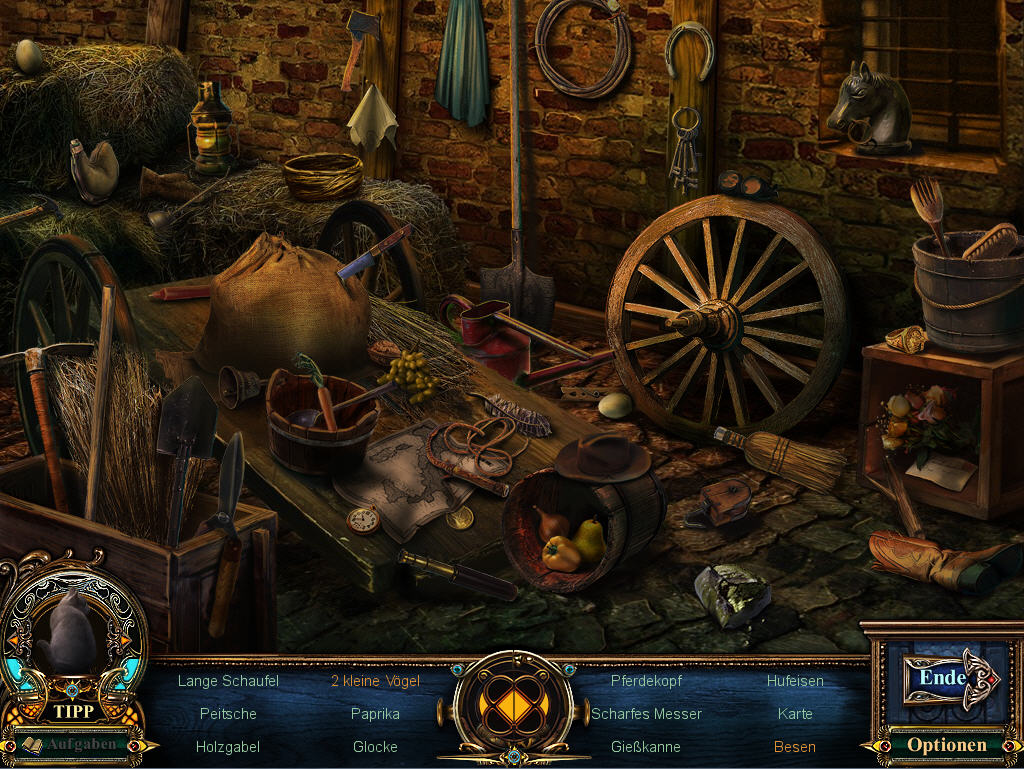This screenshot has width=1024, height=769.
Task: Choose 'Paprika' in the search list
Action: [x=375, y=714]
